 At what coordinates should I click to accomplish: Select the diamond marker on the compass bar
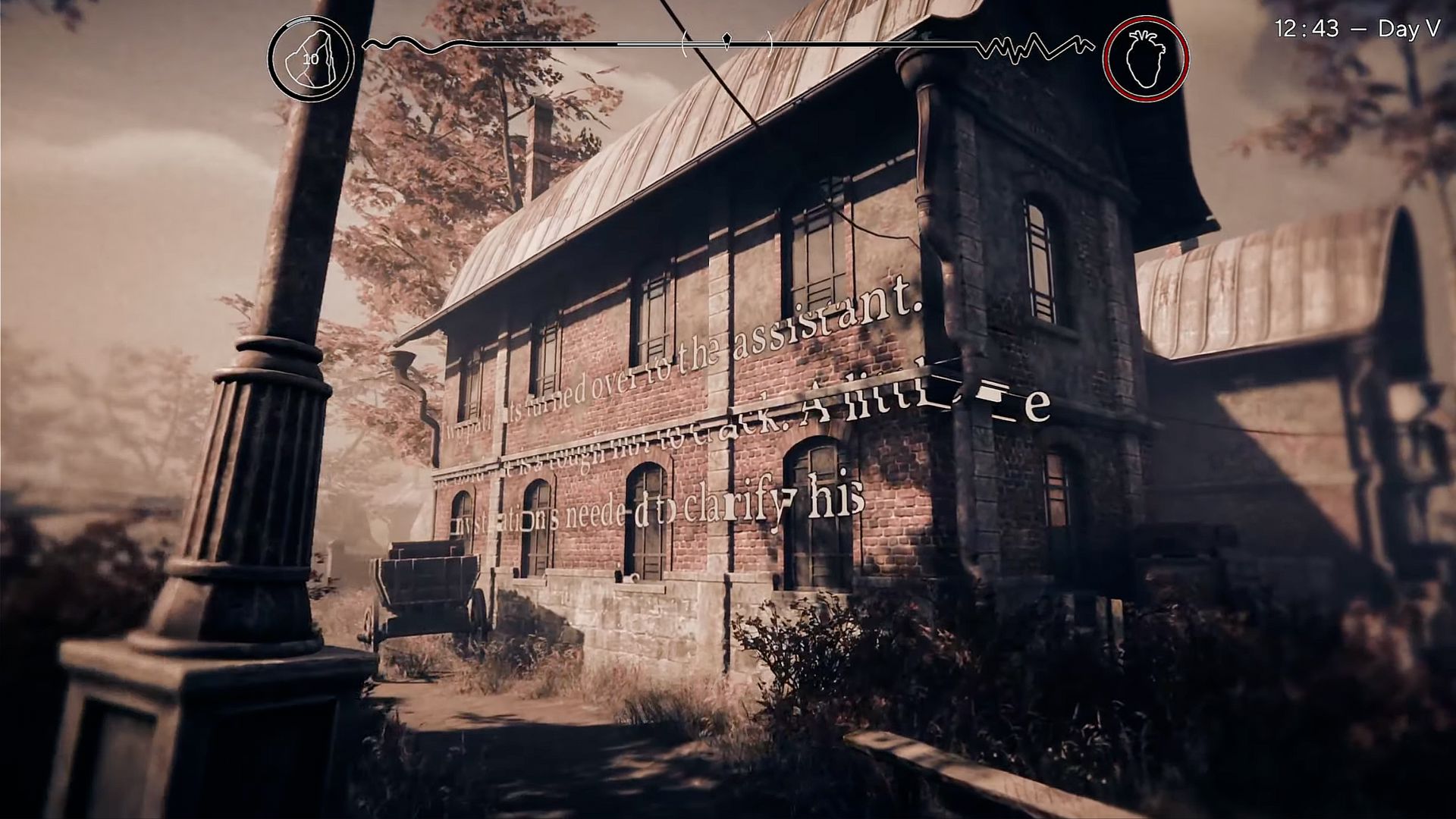click(x=727, y=40)
